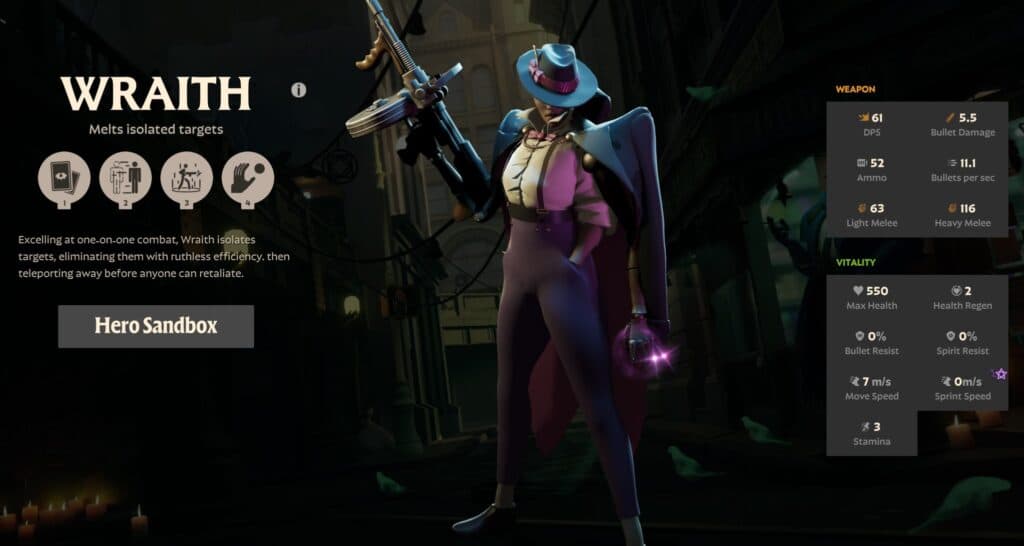Select the Card Trick ability icon
Viewport: 1024px width, 546px height.
coord(64,177)
